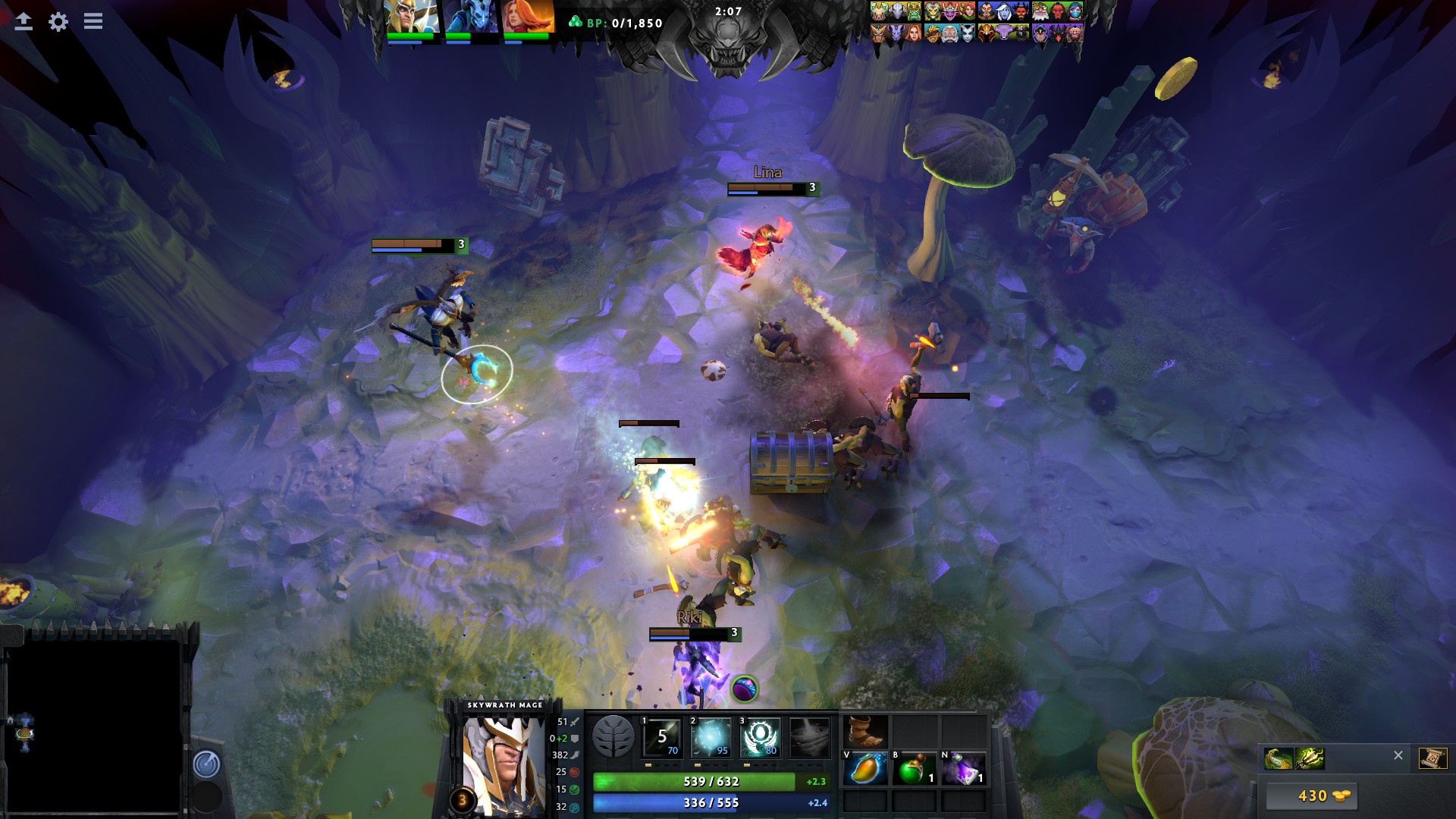
Task: Select the Boots of Speed item slot
Action: click(x=865, y=732)
